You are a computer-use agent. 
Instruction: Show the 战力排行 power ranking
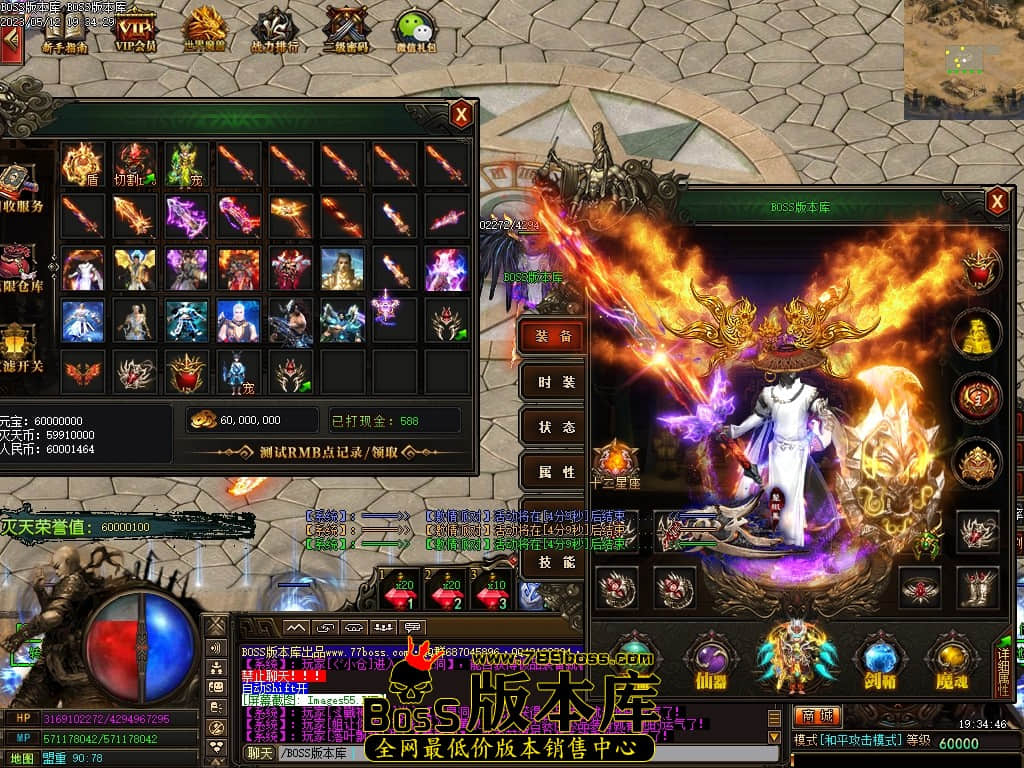273,30
